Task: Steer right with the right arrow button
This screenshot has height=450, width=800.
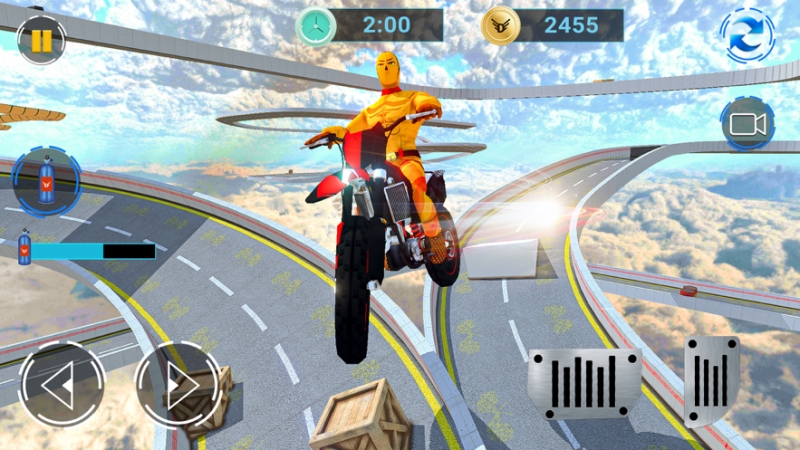Action: point(176,385)
